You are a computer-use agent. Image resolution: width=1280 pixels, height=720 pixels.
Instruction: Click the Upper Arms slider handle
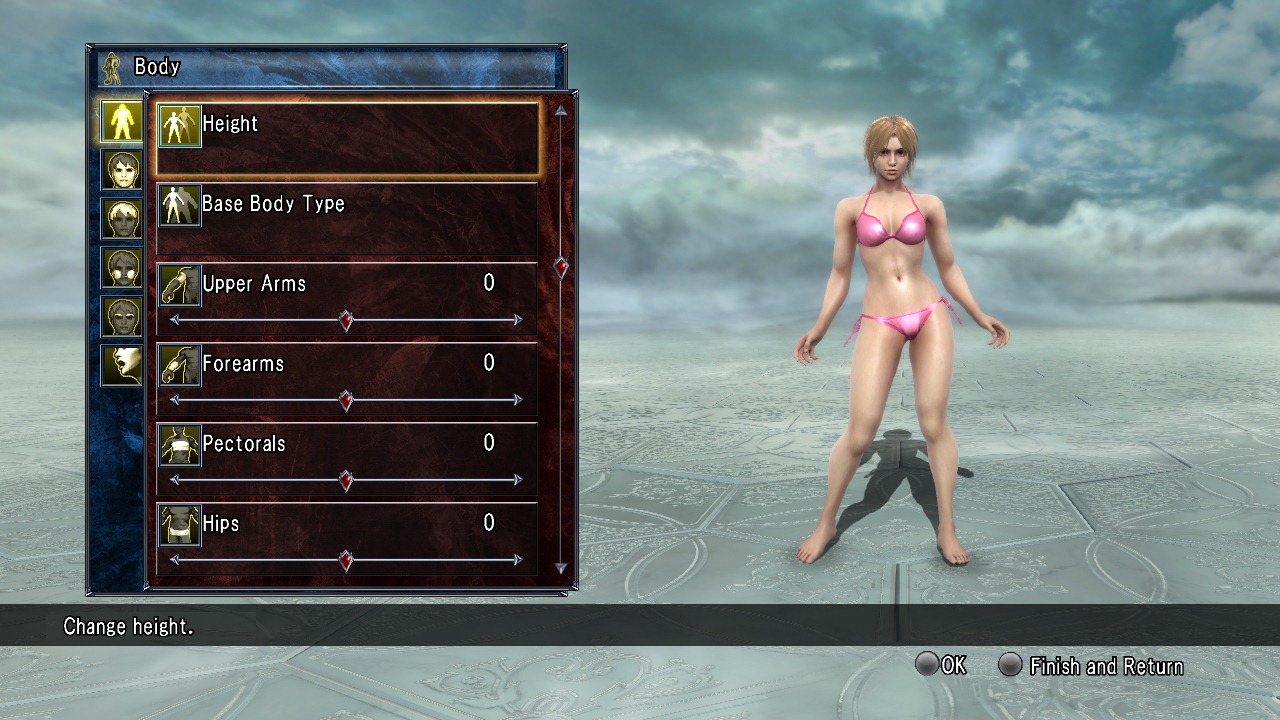point(346,321)
